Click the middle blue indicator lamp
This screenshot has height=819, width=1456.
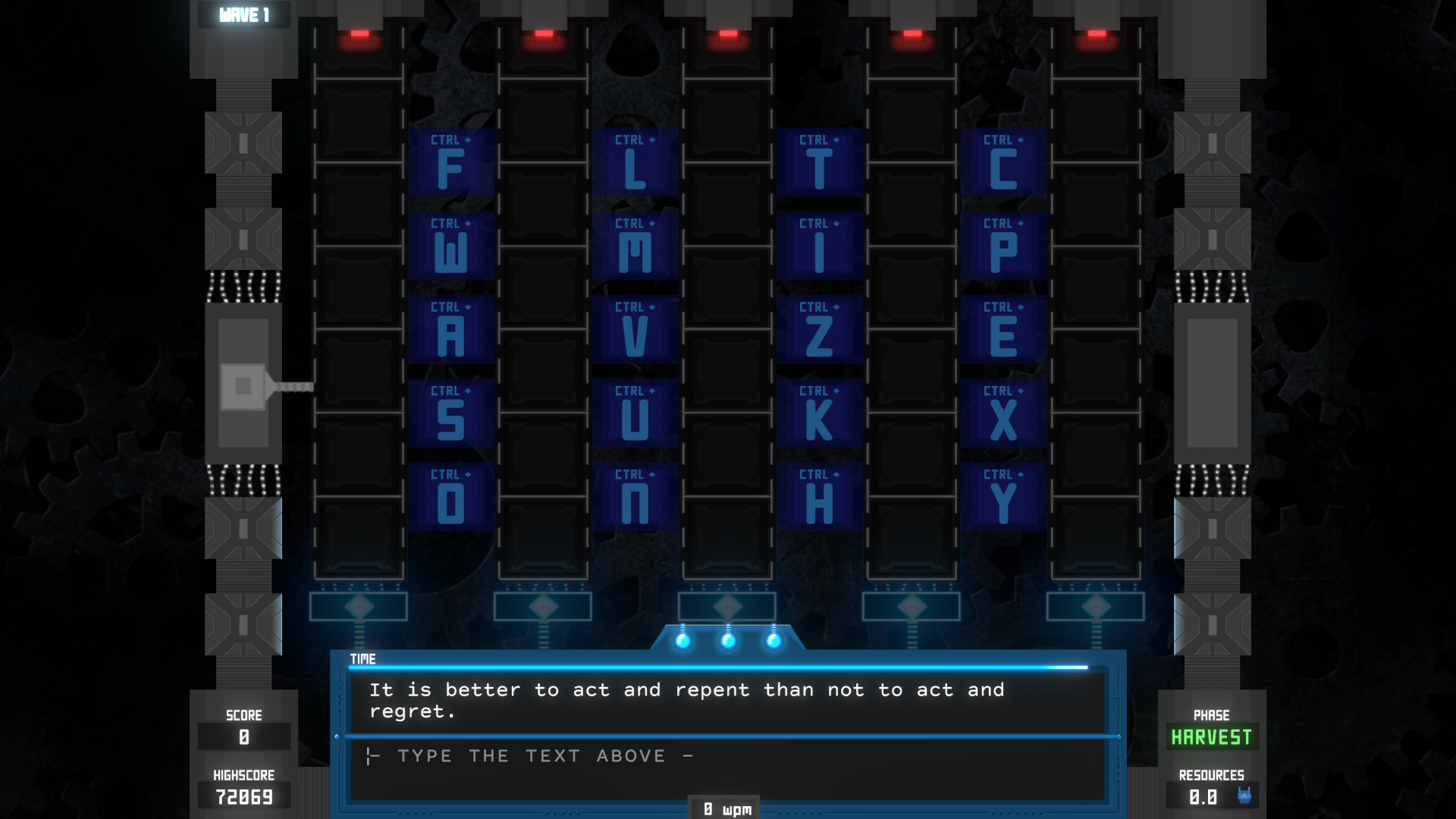point(729,642)
